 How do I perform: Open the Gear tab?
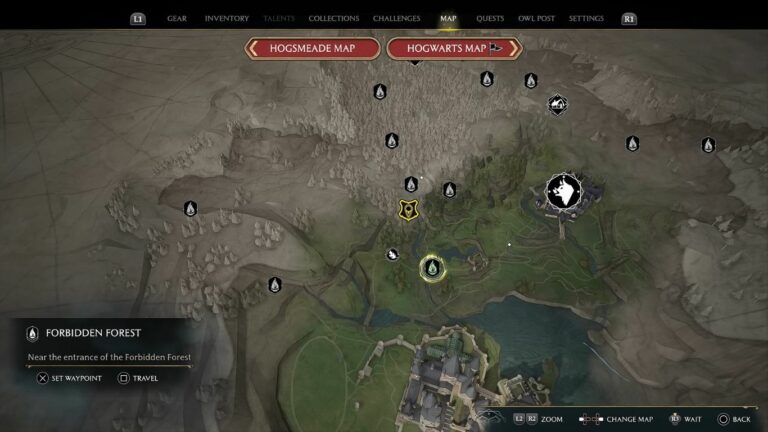pyautogui.click(x=177, y=18)
